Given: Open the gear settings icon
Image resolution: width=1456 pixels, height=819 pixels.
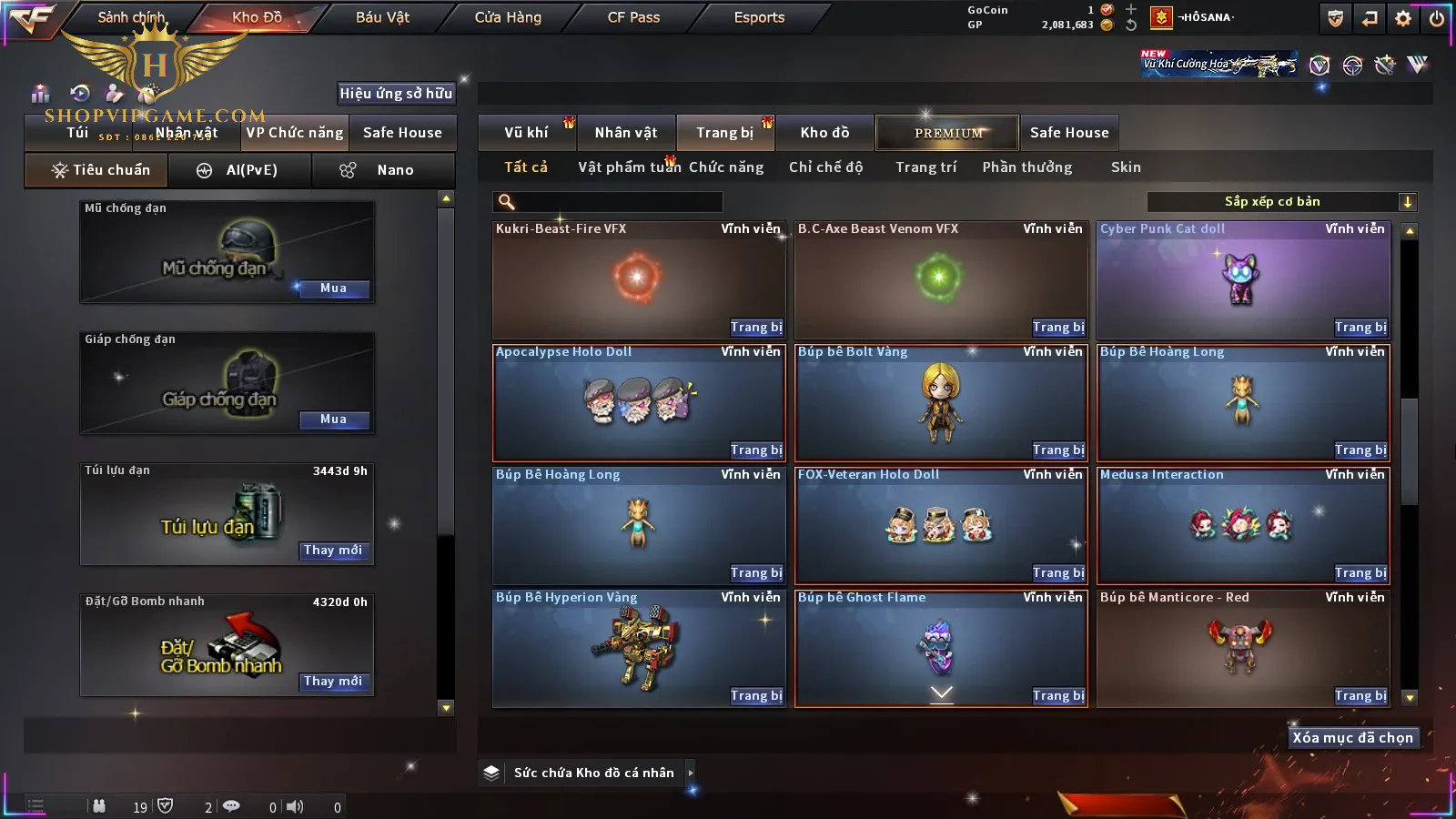Looking at the screenshot, I should 1403,18.
